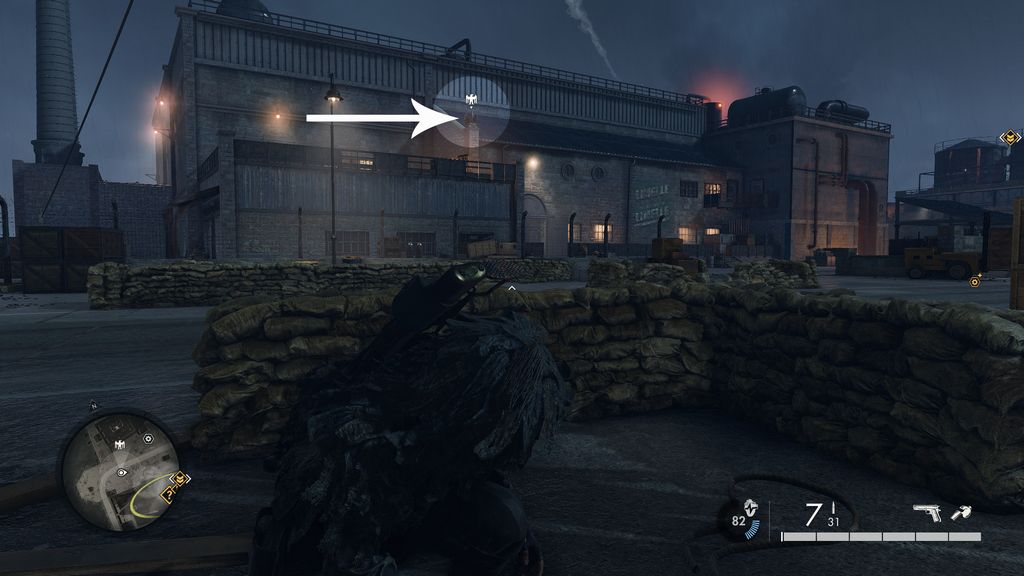Choose the whistle item icon

point(960,513)
